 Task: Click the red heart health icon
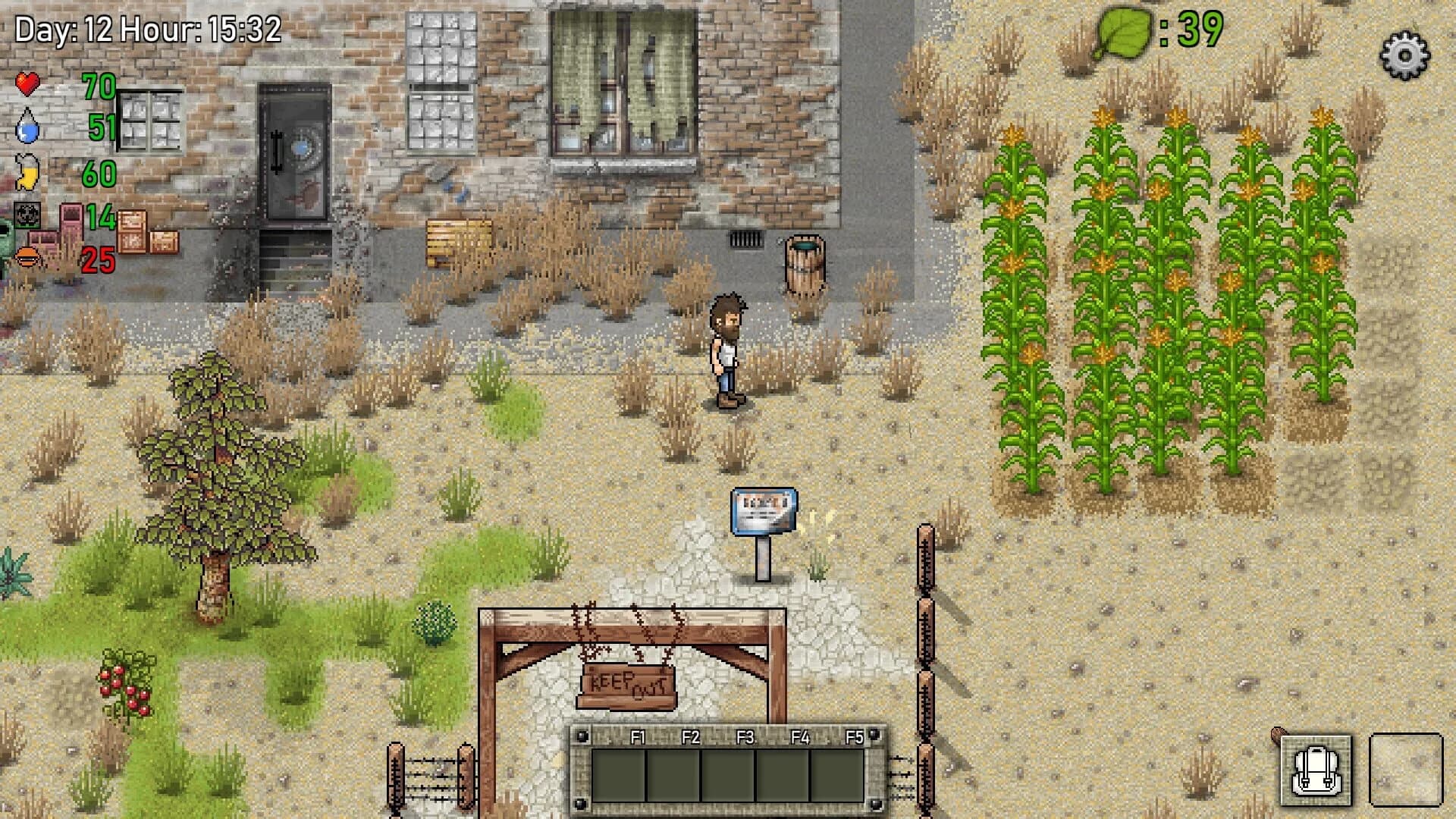pyautogui.click(x=28, y=85)
